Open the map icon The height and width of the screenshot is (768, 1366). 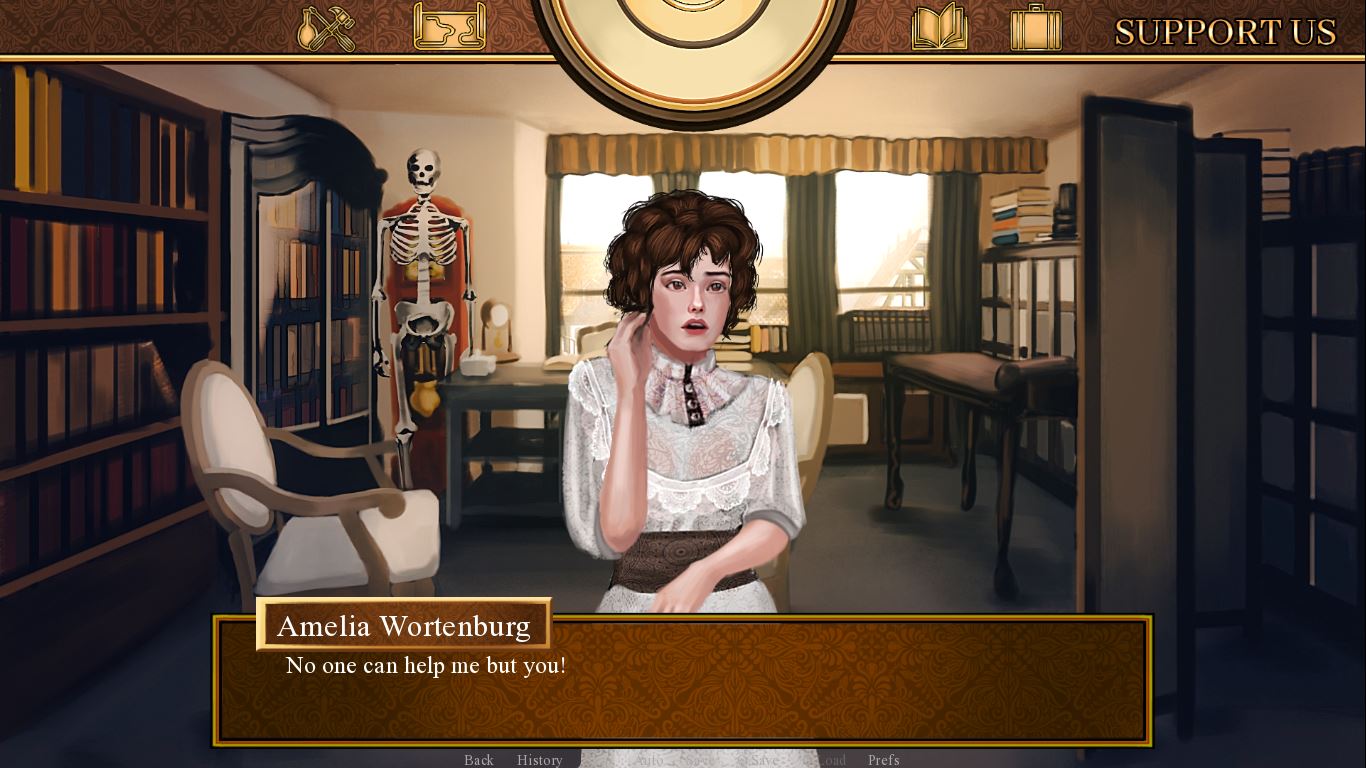[449, 27]
